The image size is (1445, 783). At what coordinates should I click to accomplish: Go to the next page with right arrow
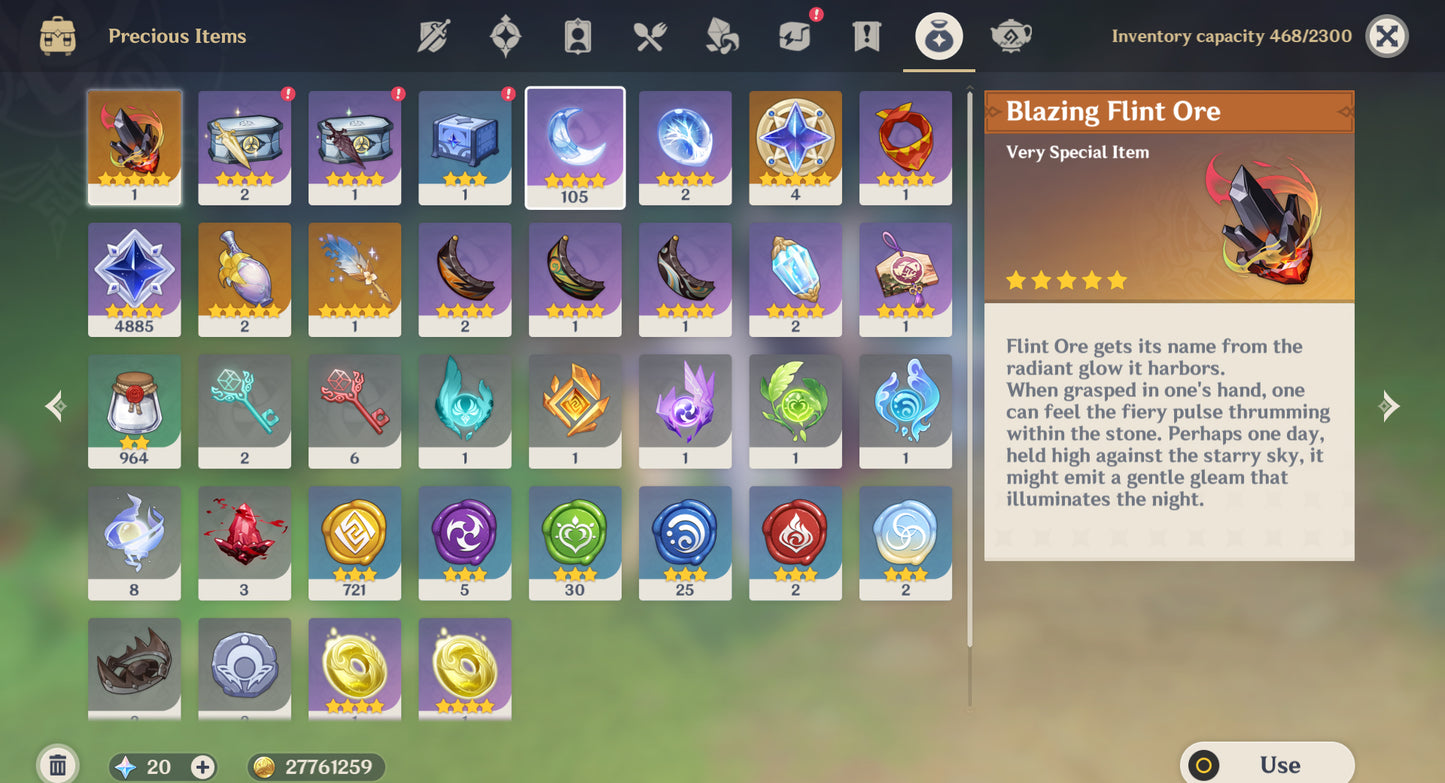click(1389, 406)
